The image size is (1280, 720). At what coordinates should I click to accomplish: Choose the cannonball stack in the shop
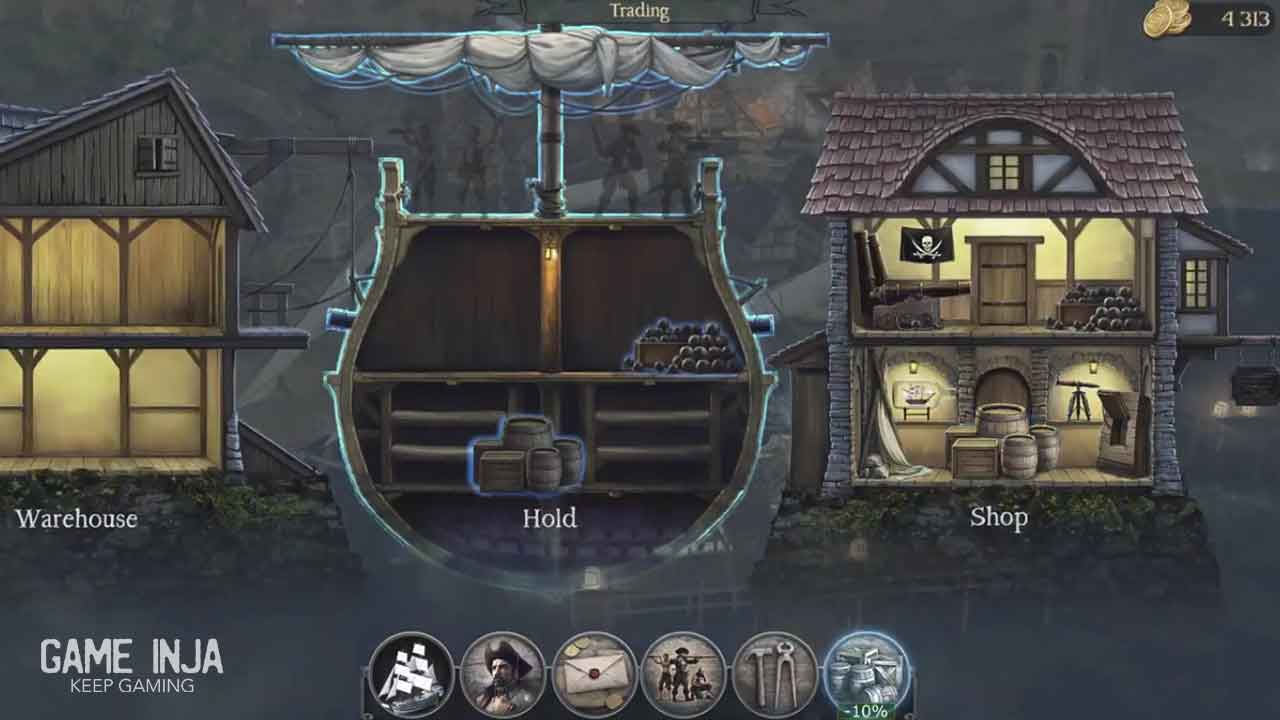1100,308
